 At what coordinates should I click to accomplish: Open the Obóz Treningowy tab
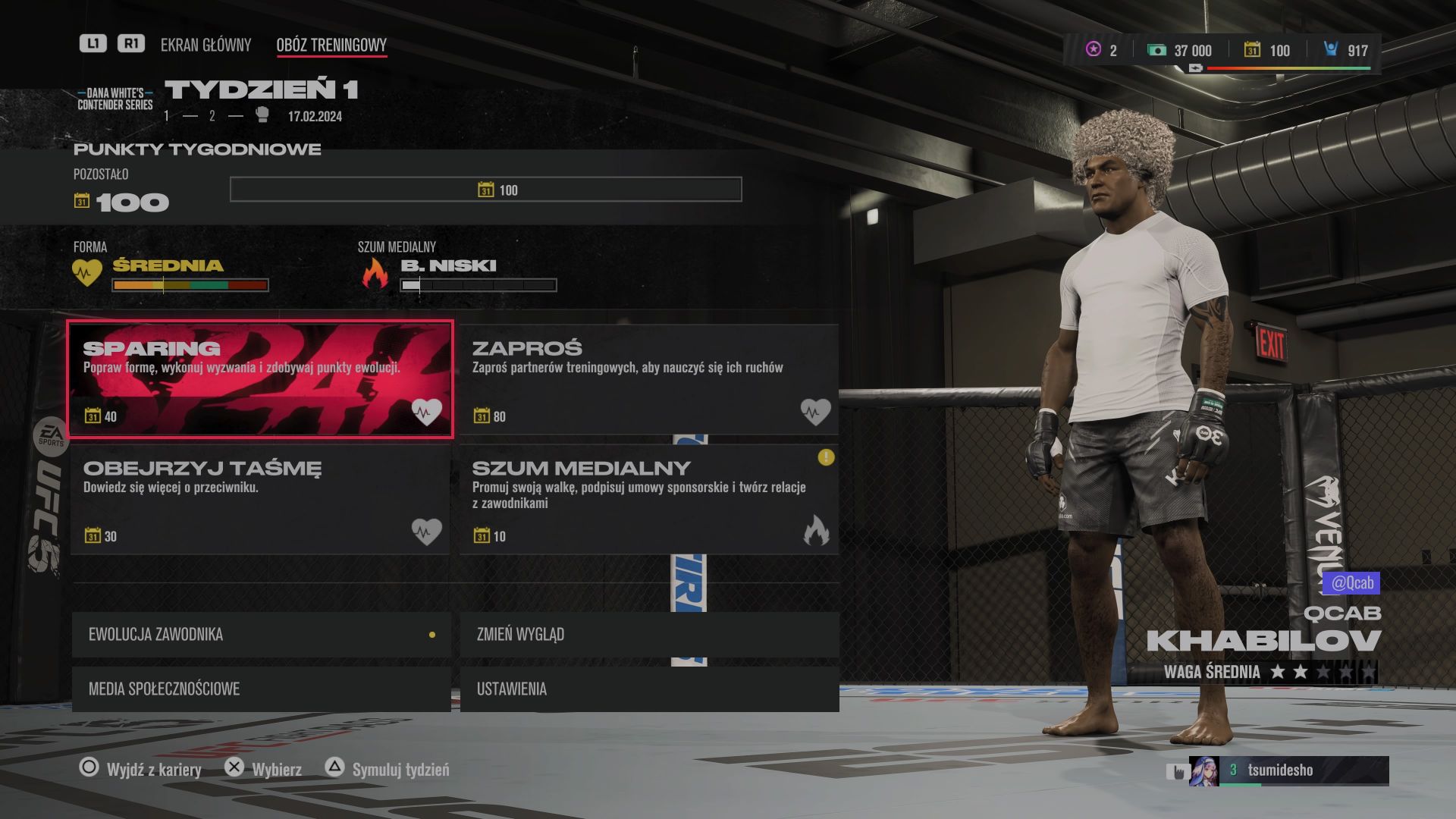(x=331, y=45)
